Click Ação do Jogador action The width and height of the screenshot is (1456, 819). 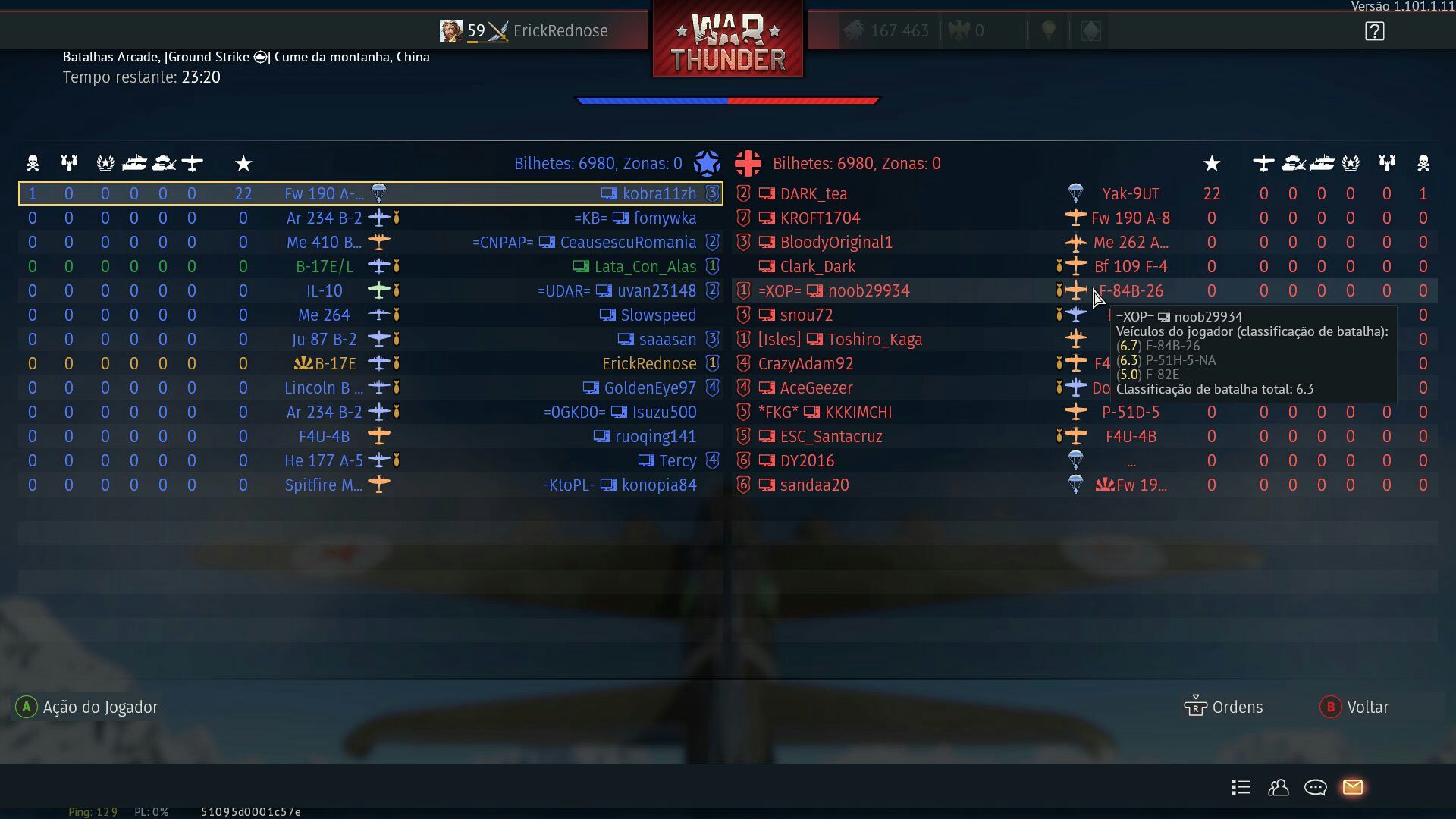click(87, 707)
